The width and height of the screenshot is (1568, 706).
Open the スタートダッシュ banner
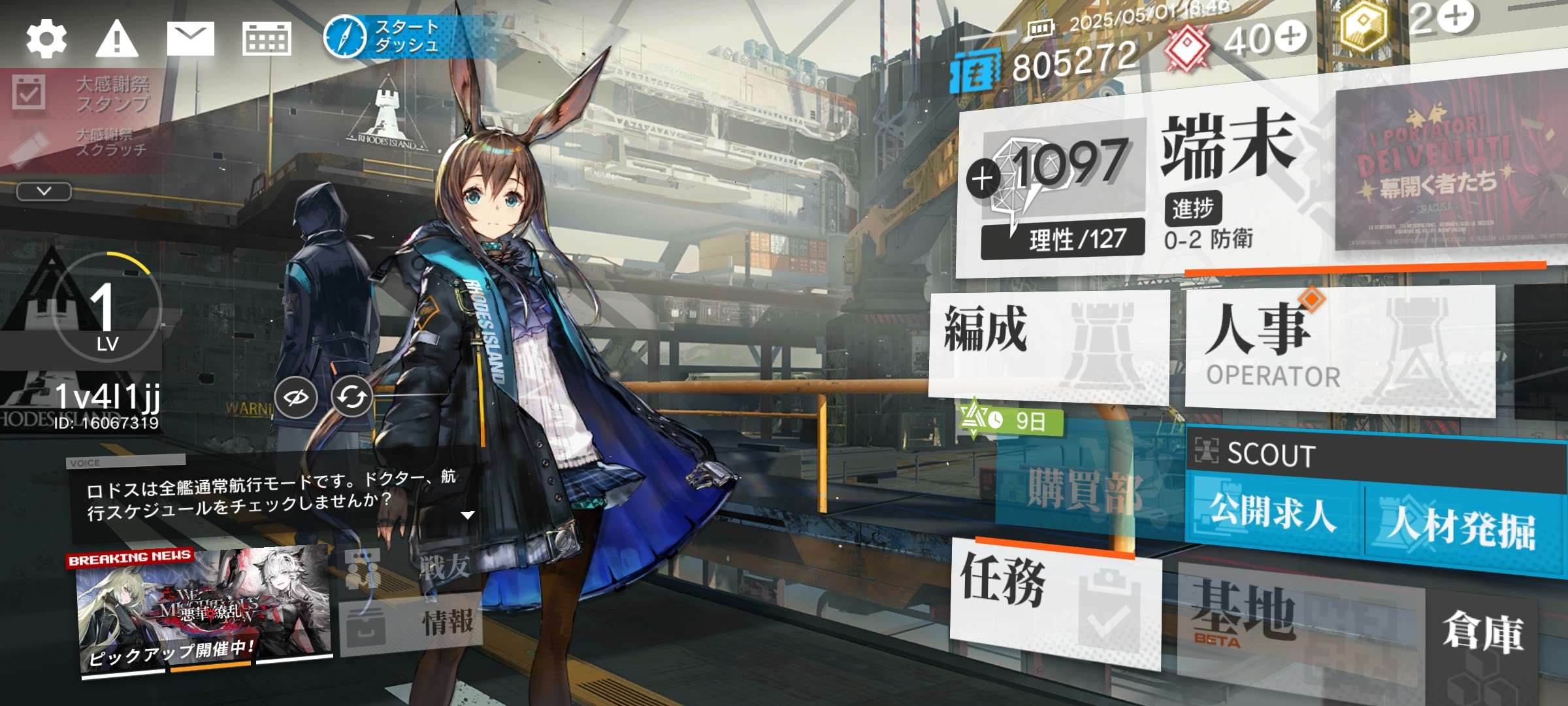385,37
